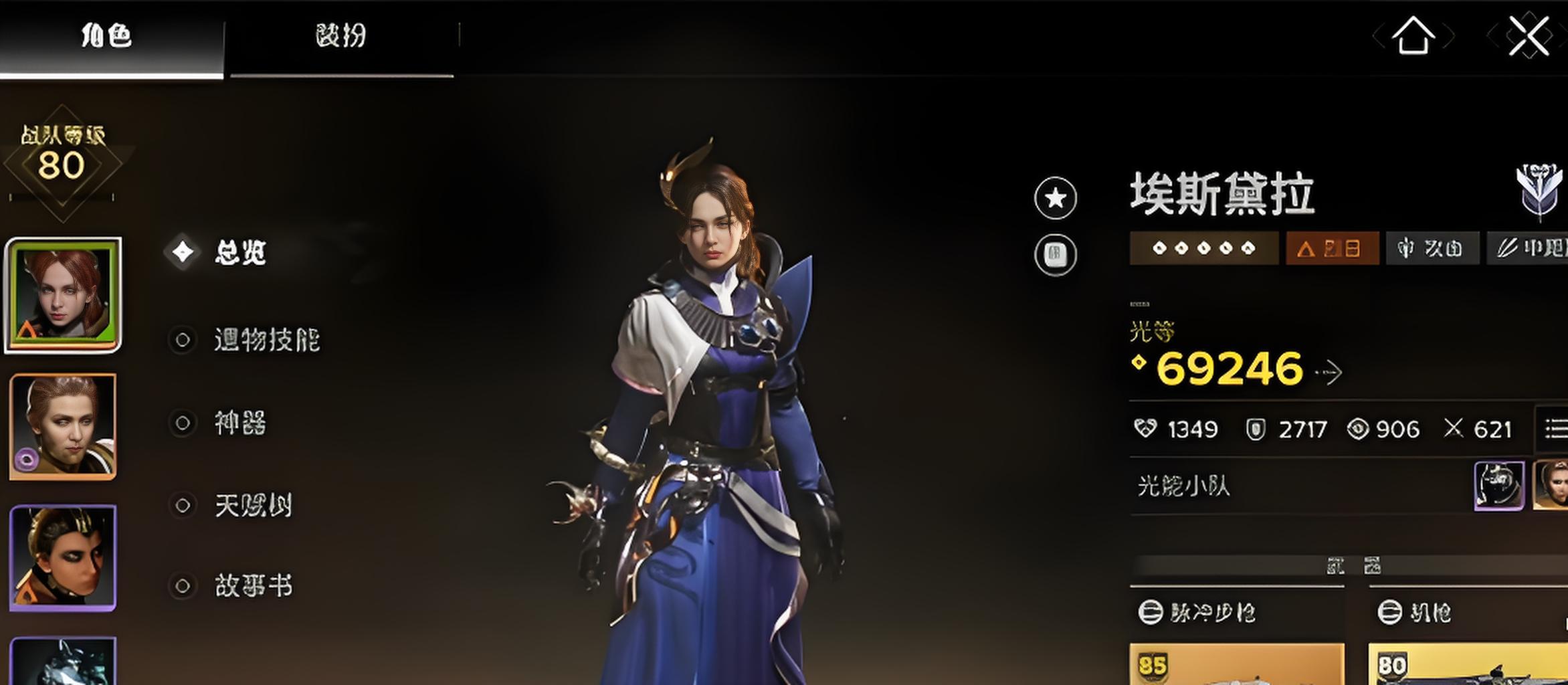This screenshot has height=685, width=1568.
Task: Show the 遗物技能 section
Action: (x=266, y=340)
